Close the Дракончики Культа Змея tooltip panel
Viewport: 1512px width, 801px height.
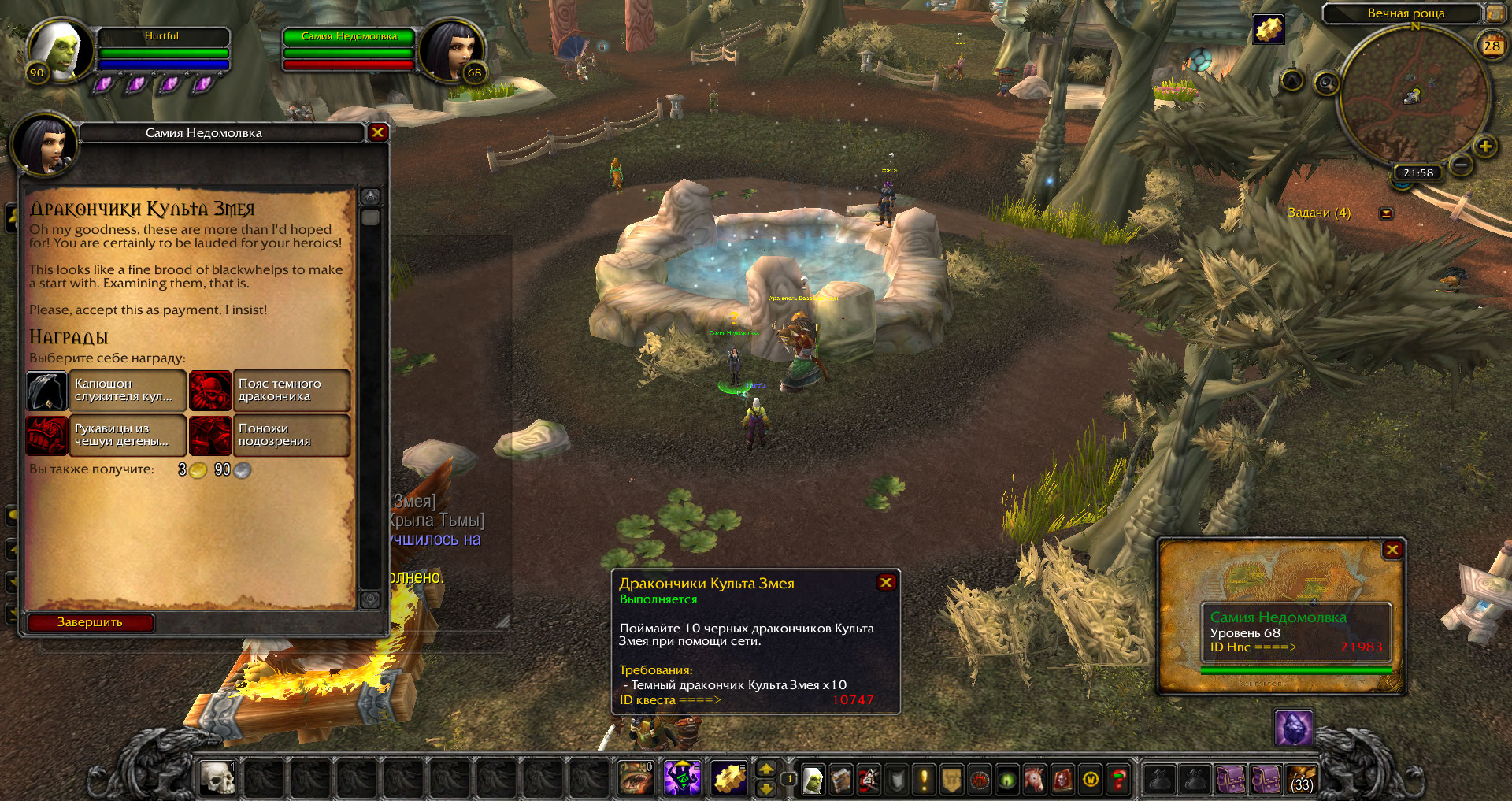(886, 582)
